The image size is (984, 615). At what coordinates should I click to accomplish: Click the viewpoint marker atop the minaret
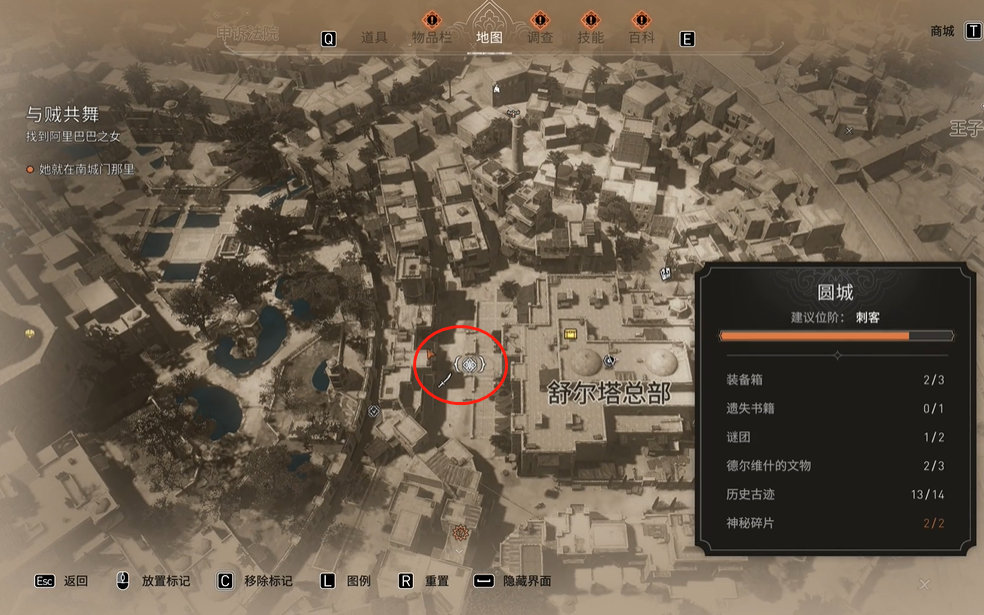[x=513, y=114]
